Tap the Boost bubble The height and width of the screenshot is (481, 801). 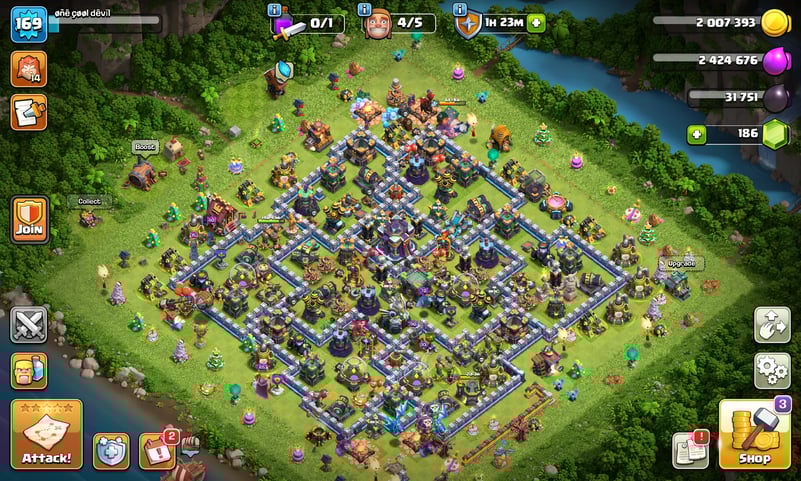click(146, 147)
